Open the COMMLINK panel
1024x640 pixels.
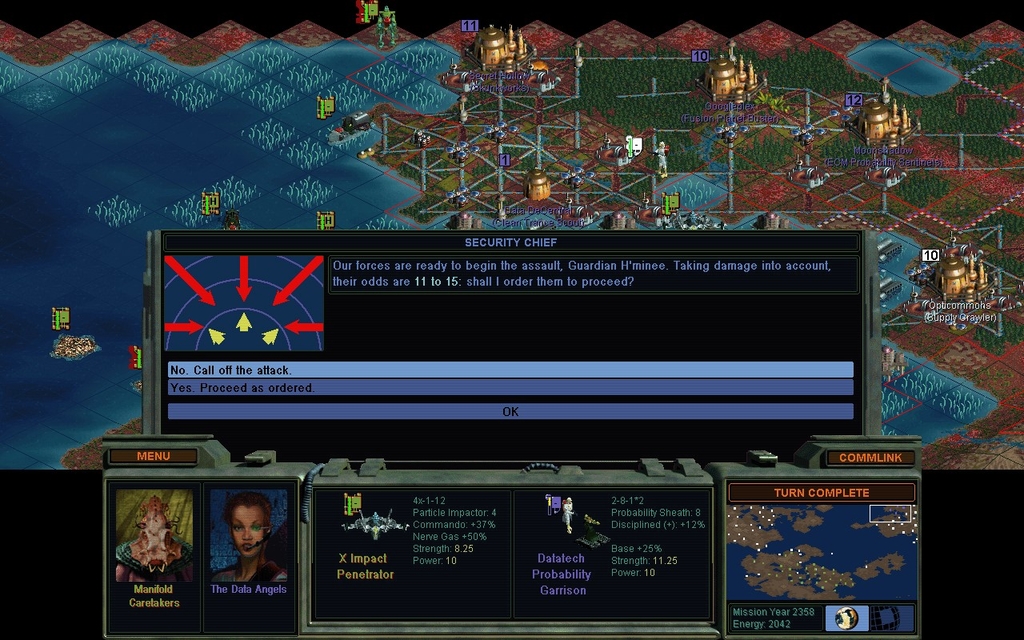(870, 457)
